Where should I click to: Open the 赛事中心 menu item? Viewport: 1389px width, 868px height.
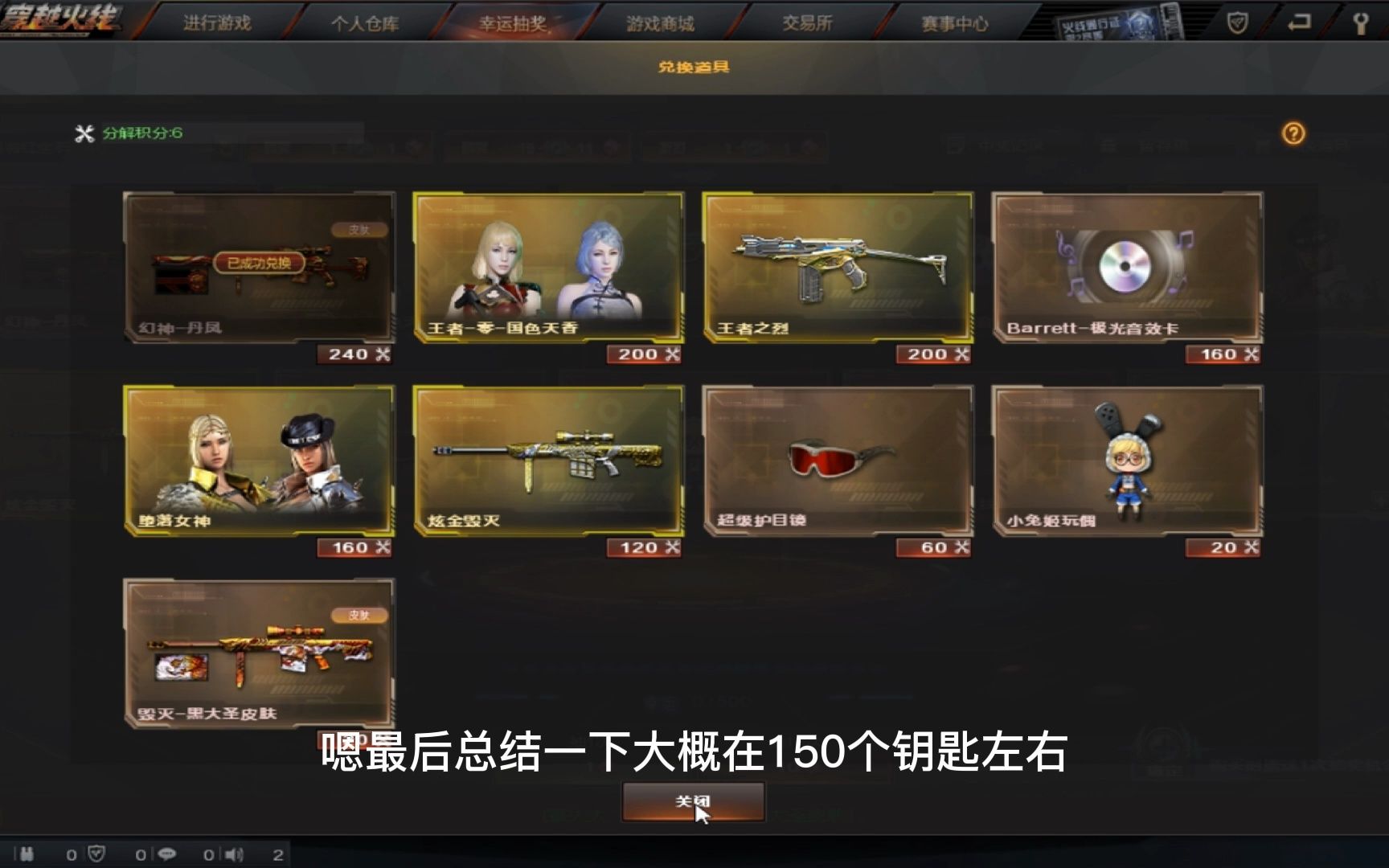coord(954,23)
